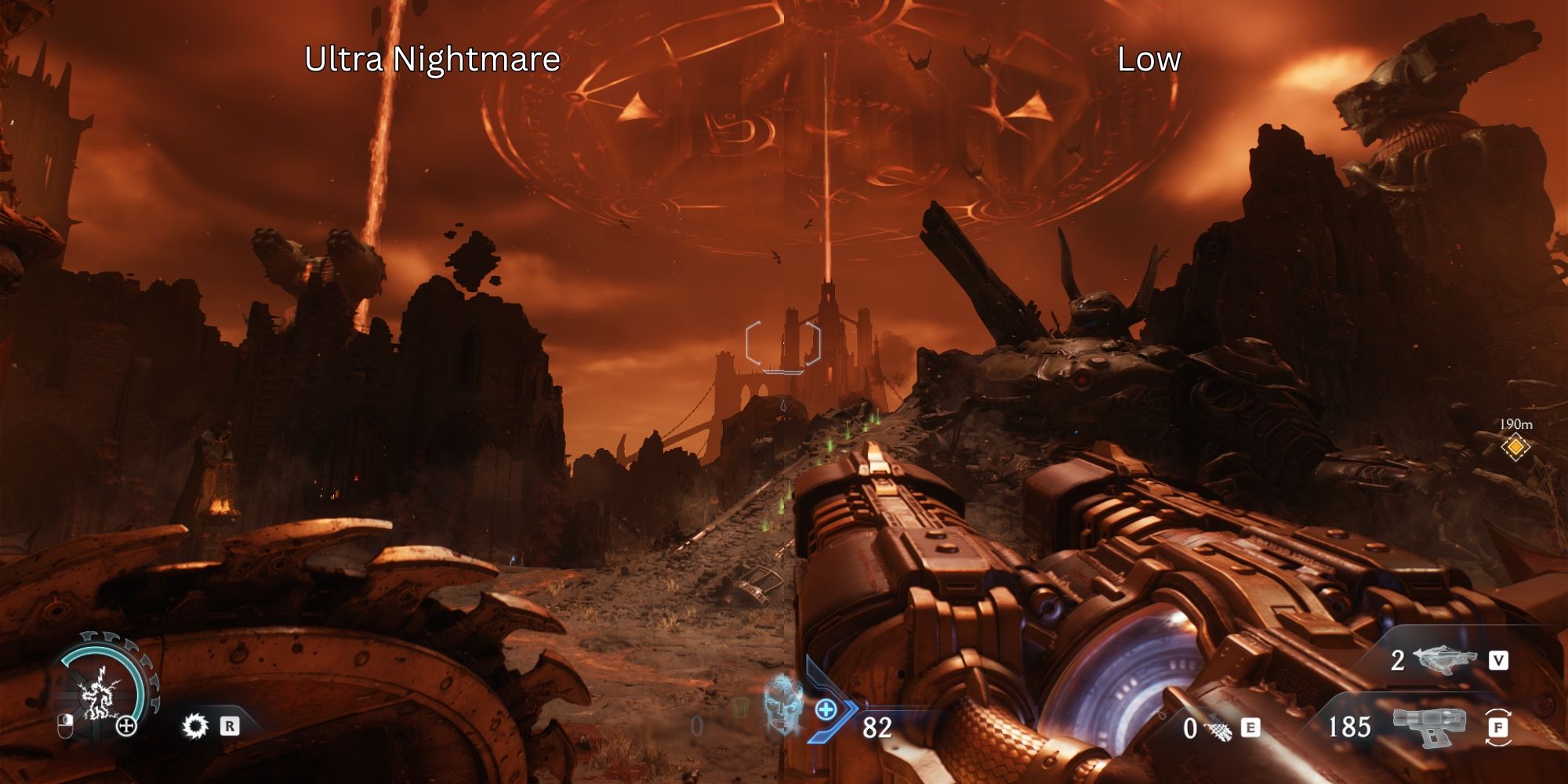Choose the gauntlet melee weapon icon
Viewport: 1568px width, 784px height.
[1217, 730]
